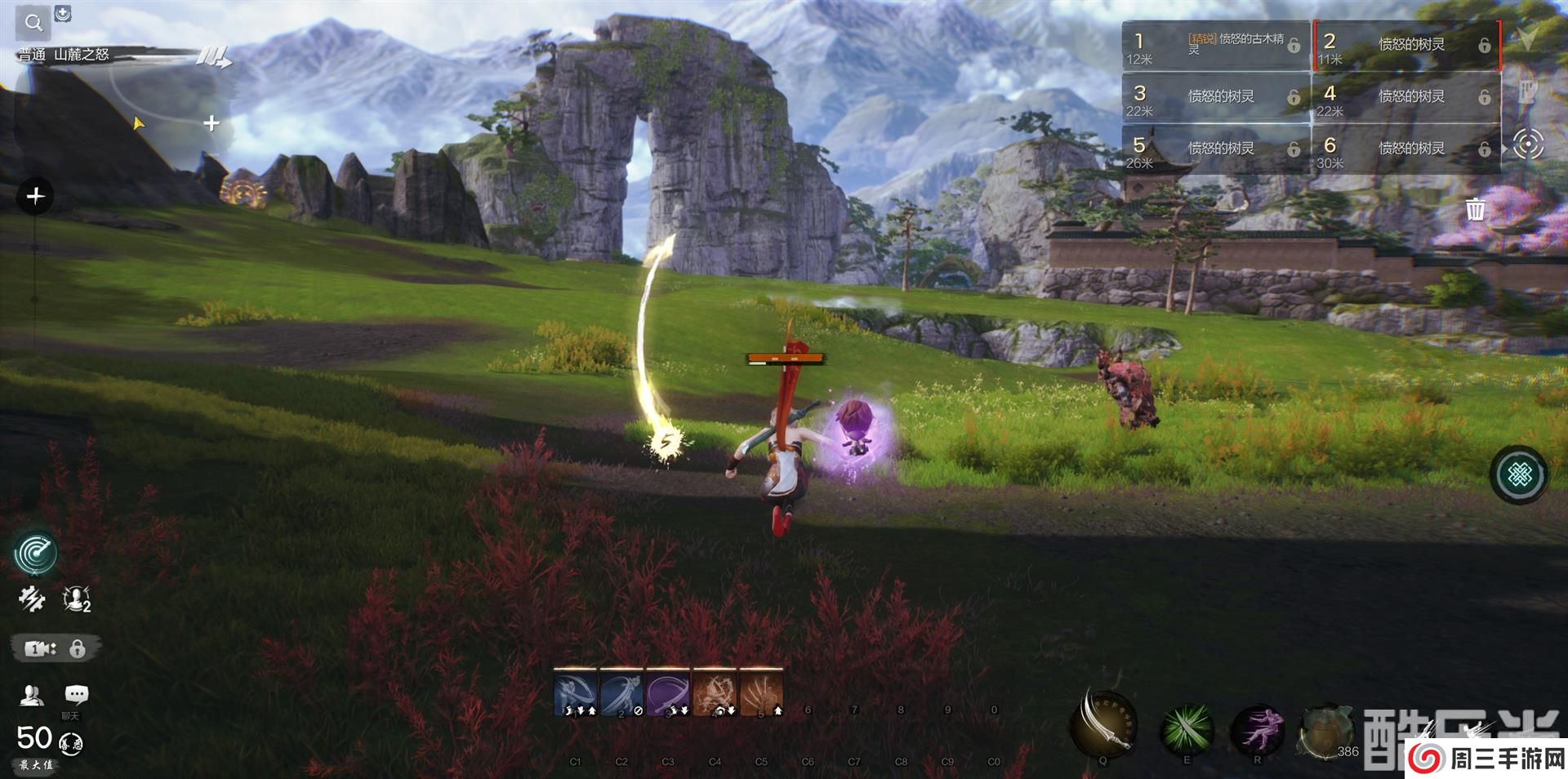
Task: Select target 2, 愤怒的树灵 at 11米
Action: click(1407, 45)
